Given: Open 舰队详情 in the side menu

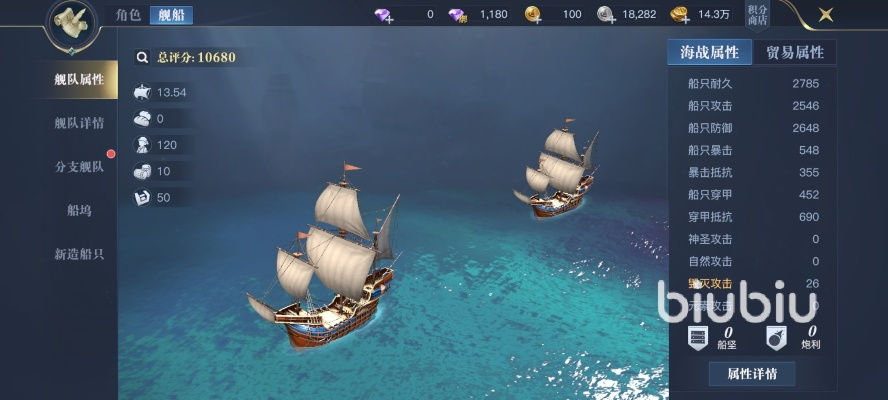Looking at the screenshot, I should (x=79, y=123).
